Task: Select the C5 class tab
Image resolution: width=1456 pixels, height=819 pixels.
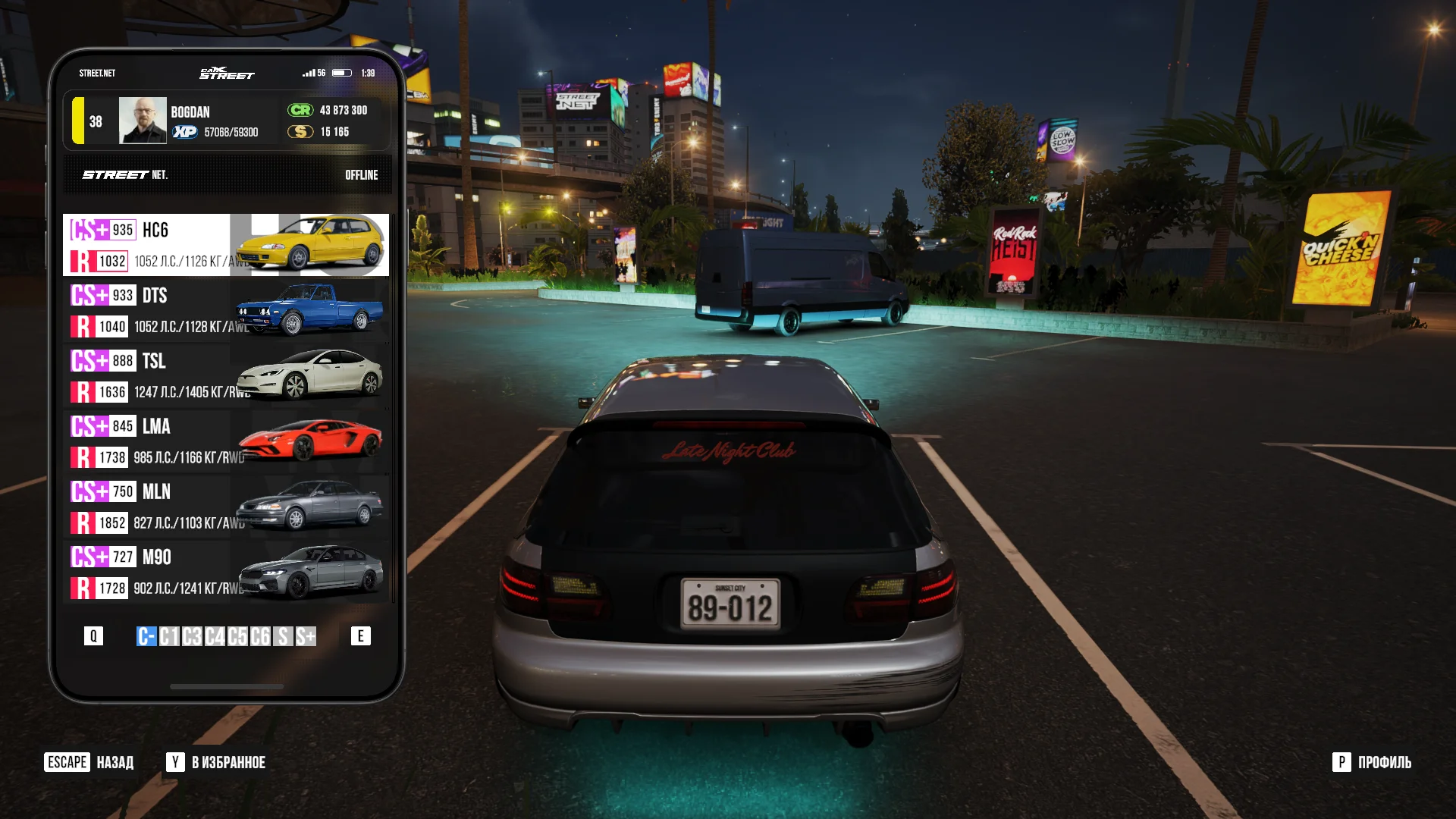Action: (x=237, y=636)
